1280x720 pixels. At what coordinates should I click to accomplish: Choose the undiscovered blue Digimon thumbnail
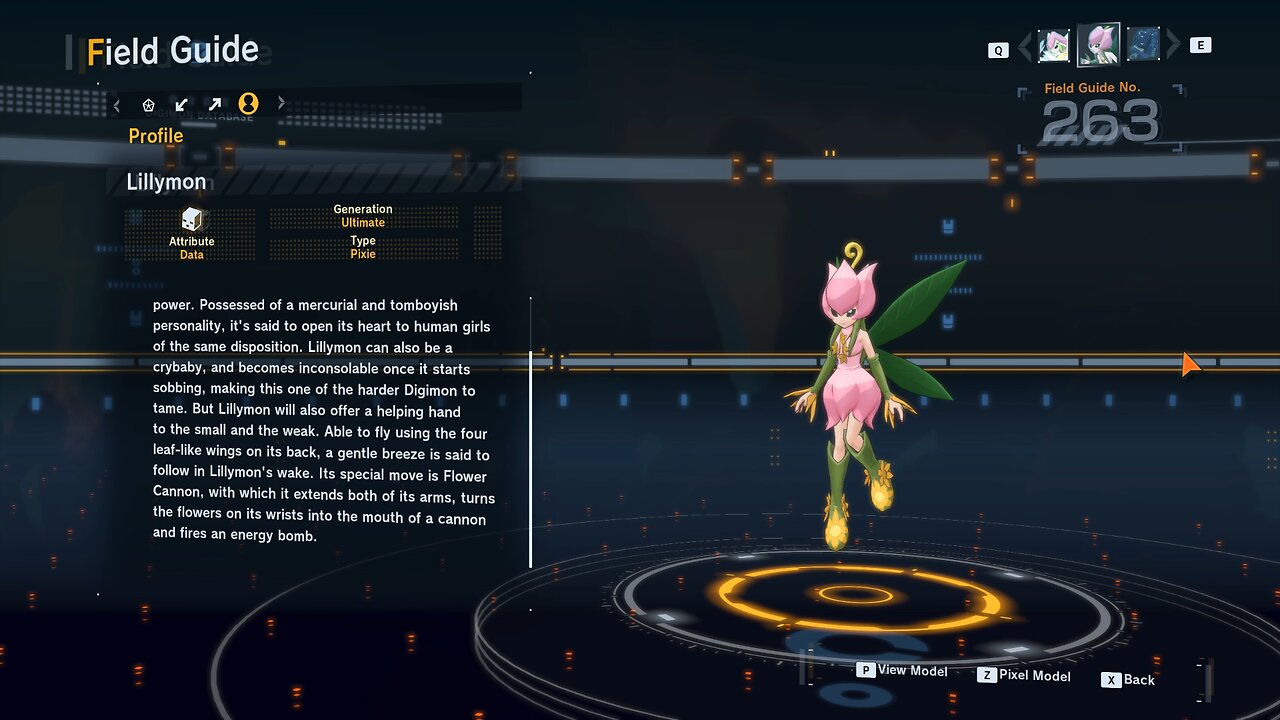point(1143,45)
